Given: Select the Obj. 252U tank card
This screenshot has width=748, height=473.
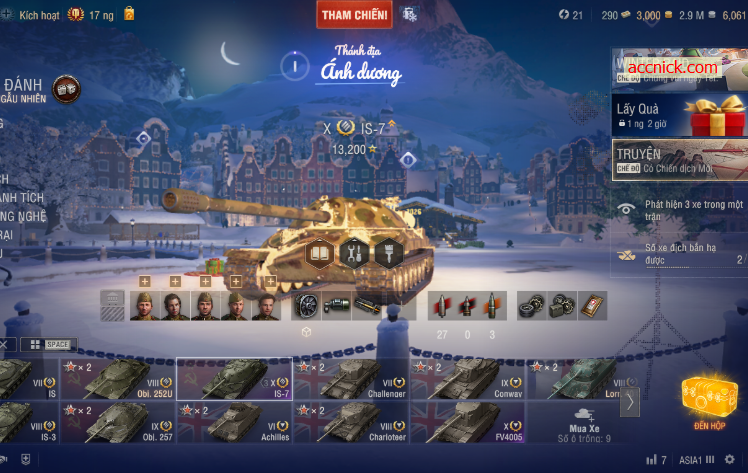Looking at the screenshot, I should (117, 379).
